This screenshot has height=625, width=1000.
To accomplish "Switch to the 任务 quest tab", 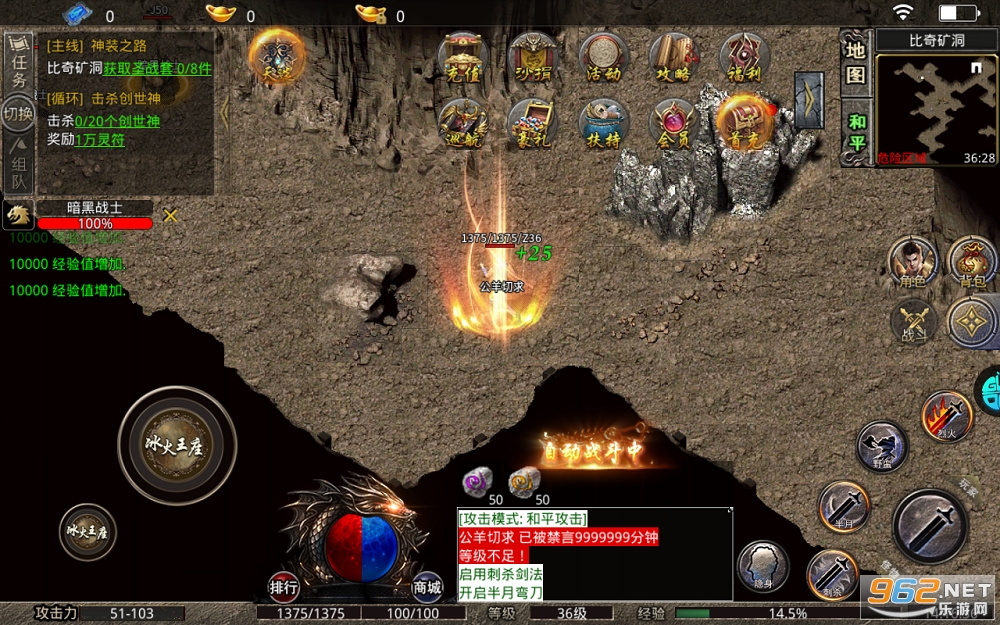I will 17,63.
